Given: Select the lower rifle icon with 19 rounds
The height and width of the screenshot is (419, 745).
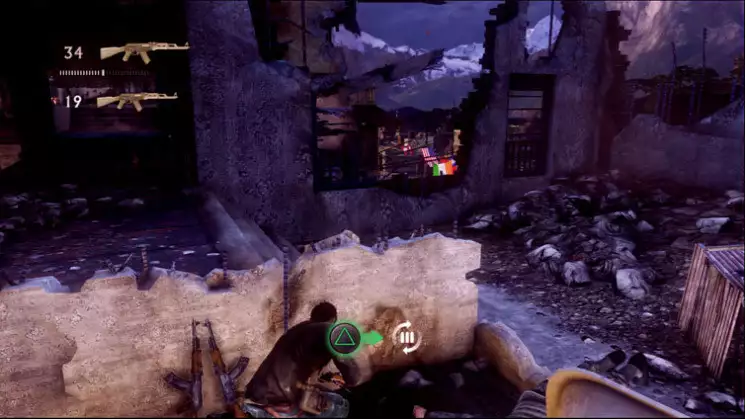Looking at the screenshot, I should point(137,100).
